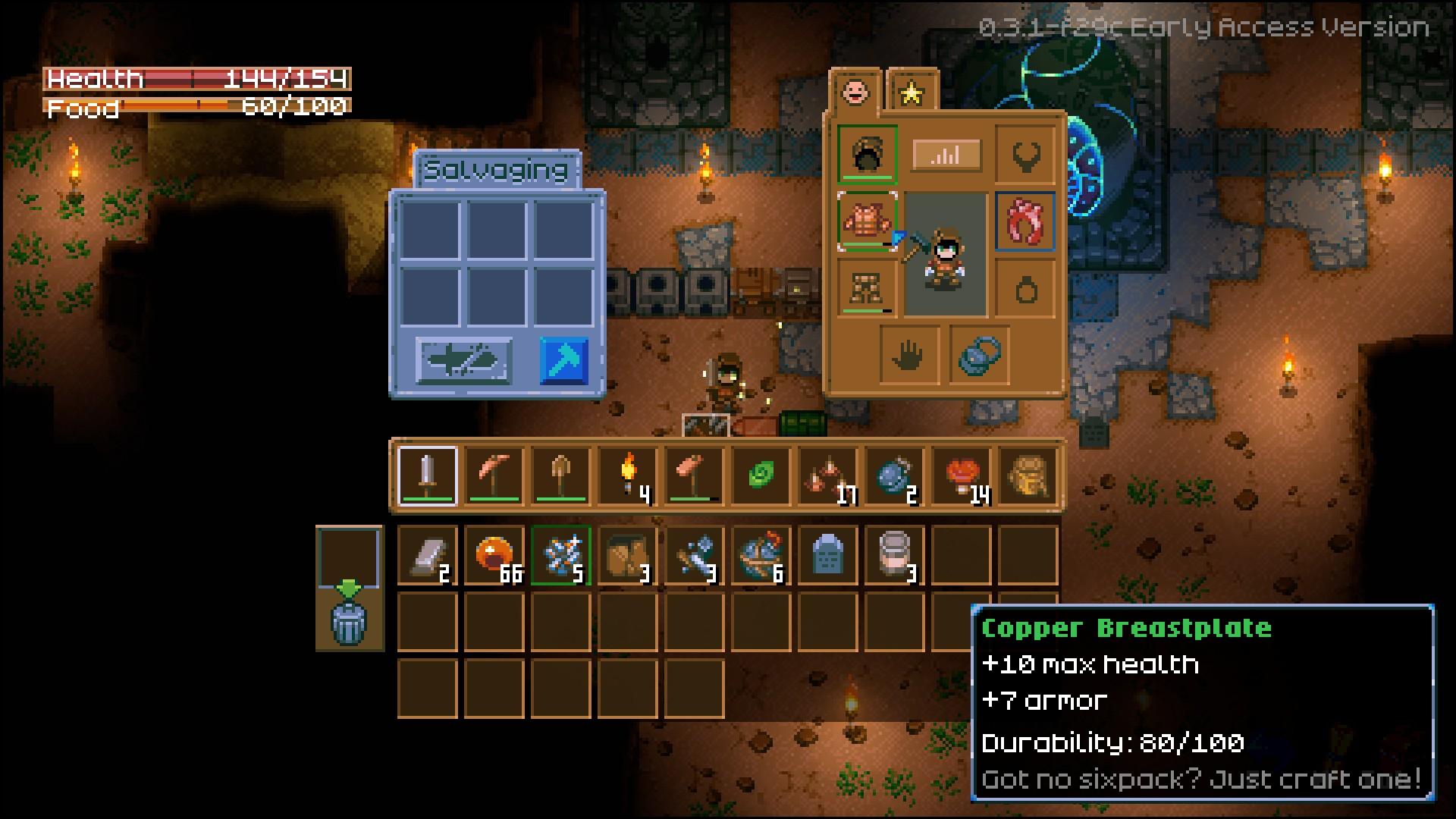Select the torch stack in hotbar
The image size is (1456, 819).
[x=628, y=476]
